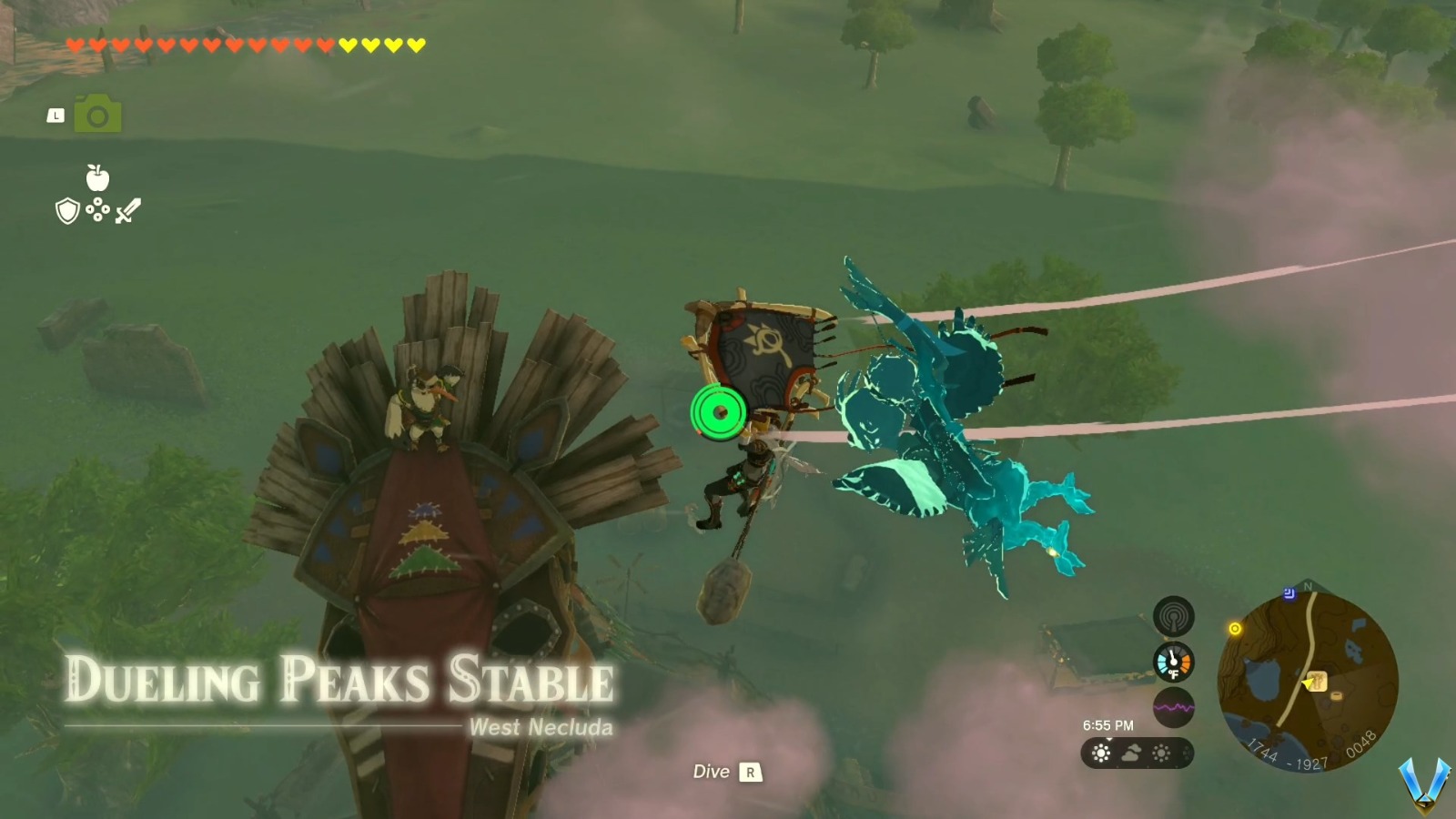This screenshot has width=1456, height=819.
Task: Select the camera ability icon
Action: click(x=98, y=114)
